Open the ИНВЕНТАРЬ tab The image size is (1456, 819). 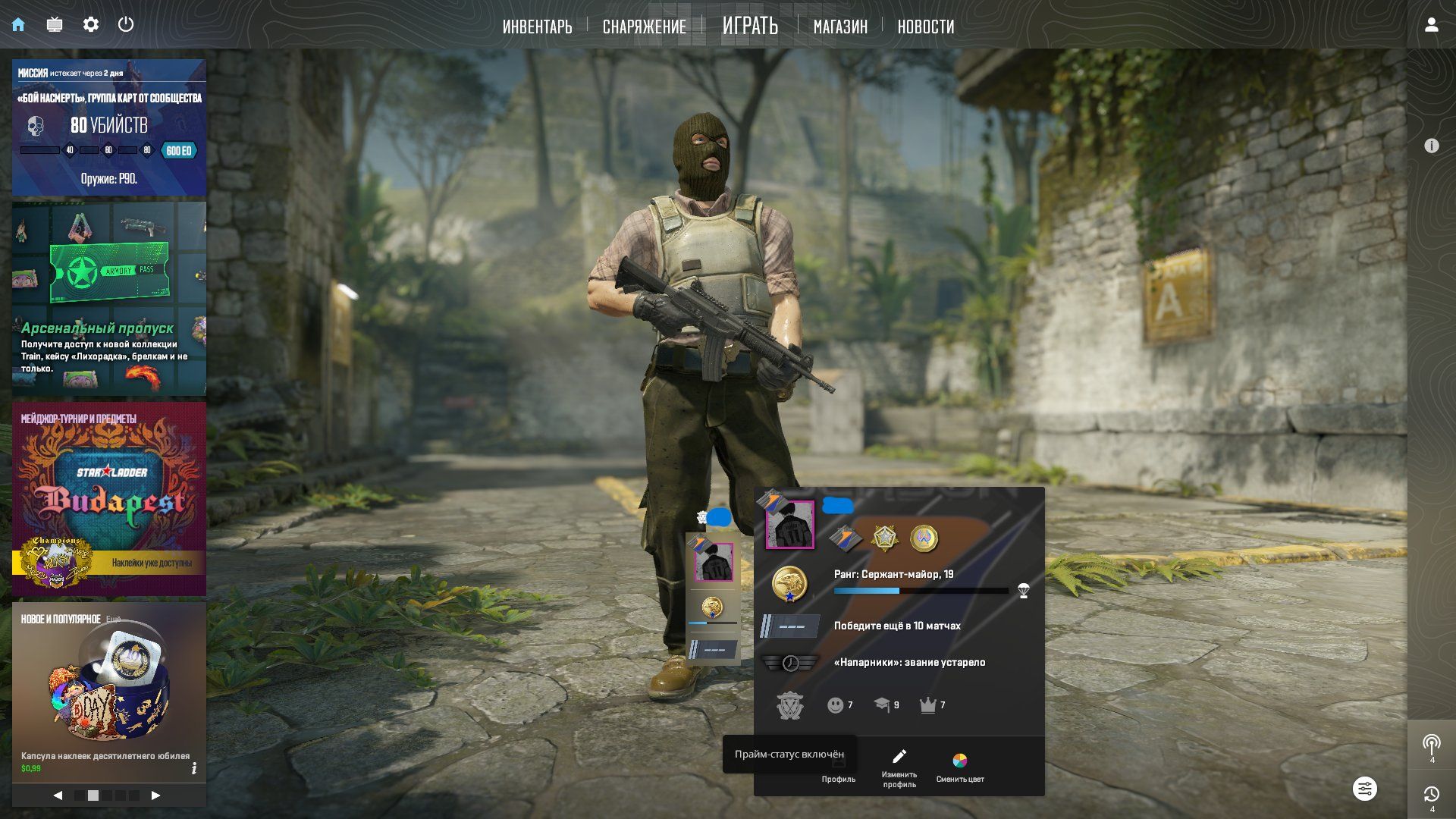537,27
